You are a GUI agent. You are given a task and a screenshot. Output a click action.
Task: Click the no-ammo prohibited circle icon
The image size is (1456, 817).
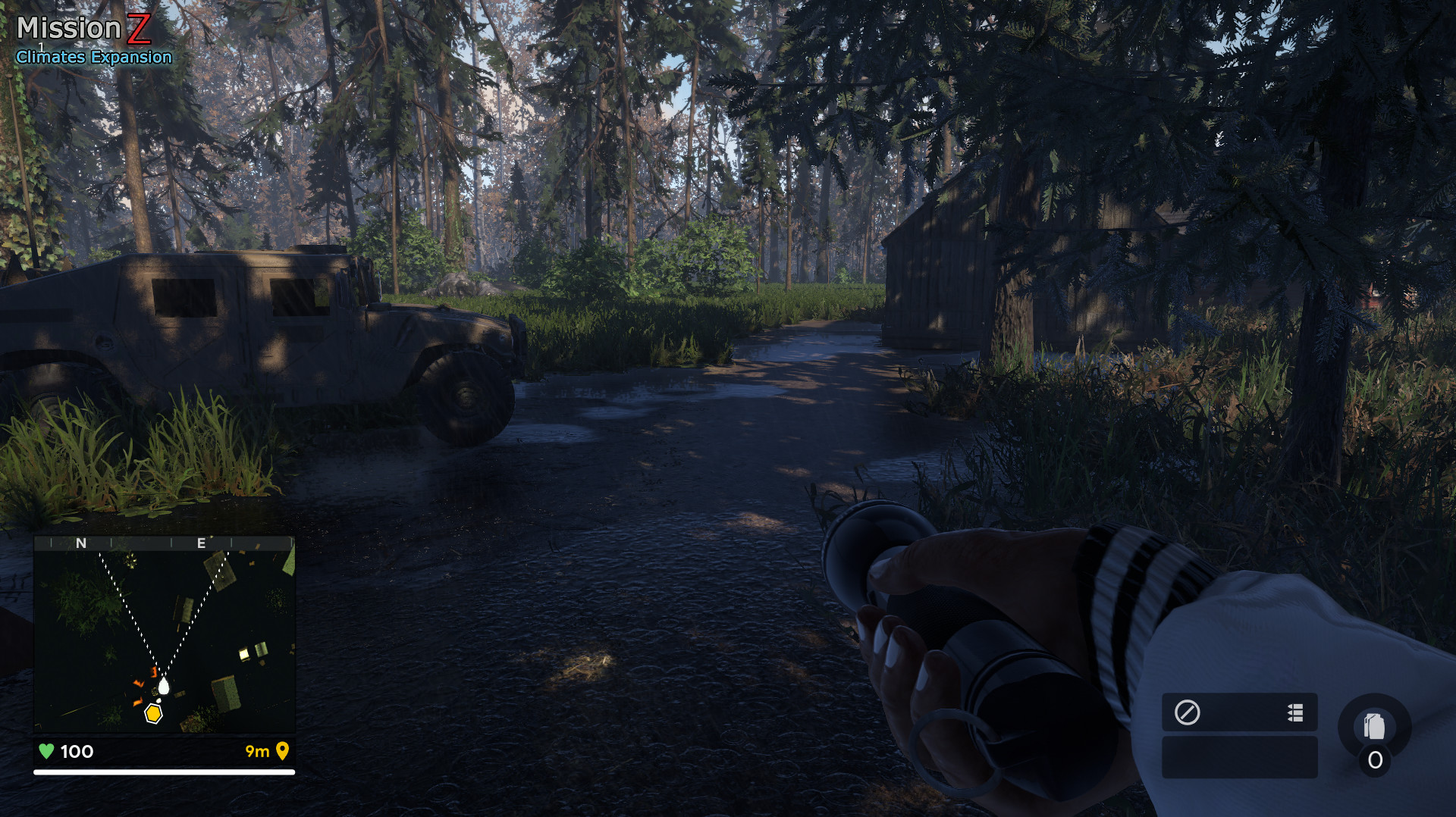point(1188,713)
